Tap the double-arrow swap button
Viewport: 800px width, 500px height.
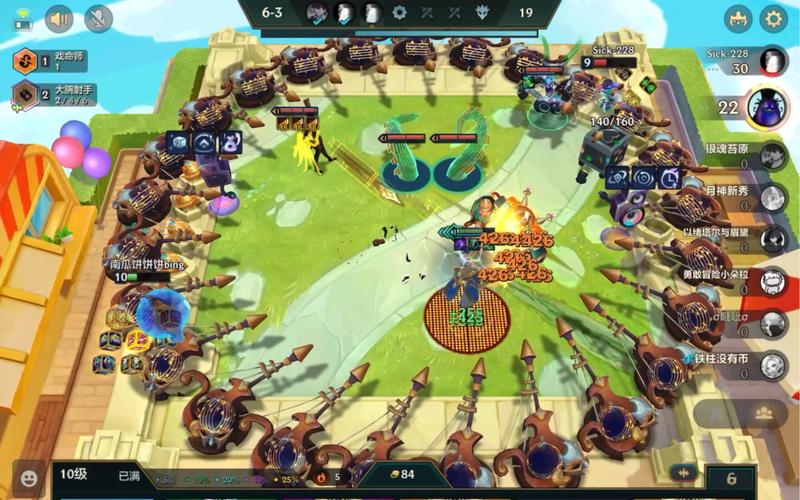point(685,473)
